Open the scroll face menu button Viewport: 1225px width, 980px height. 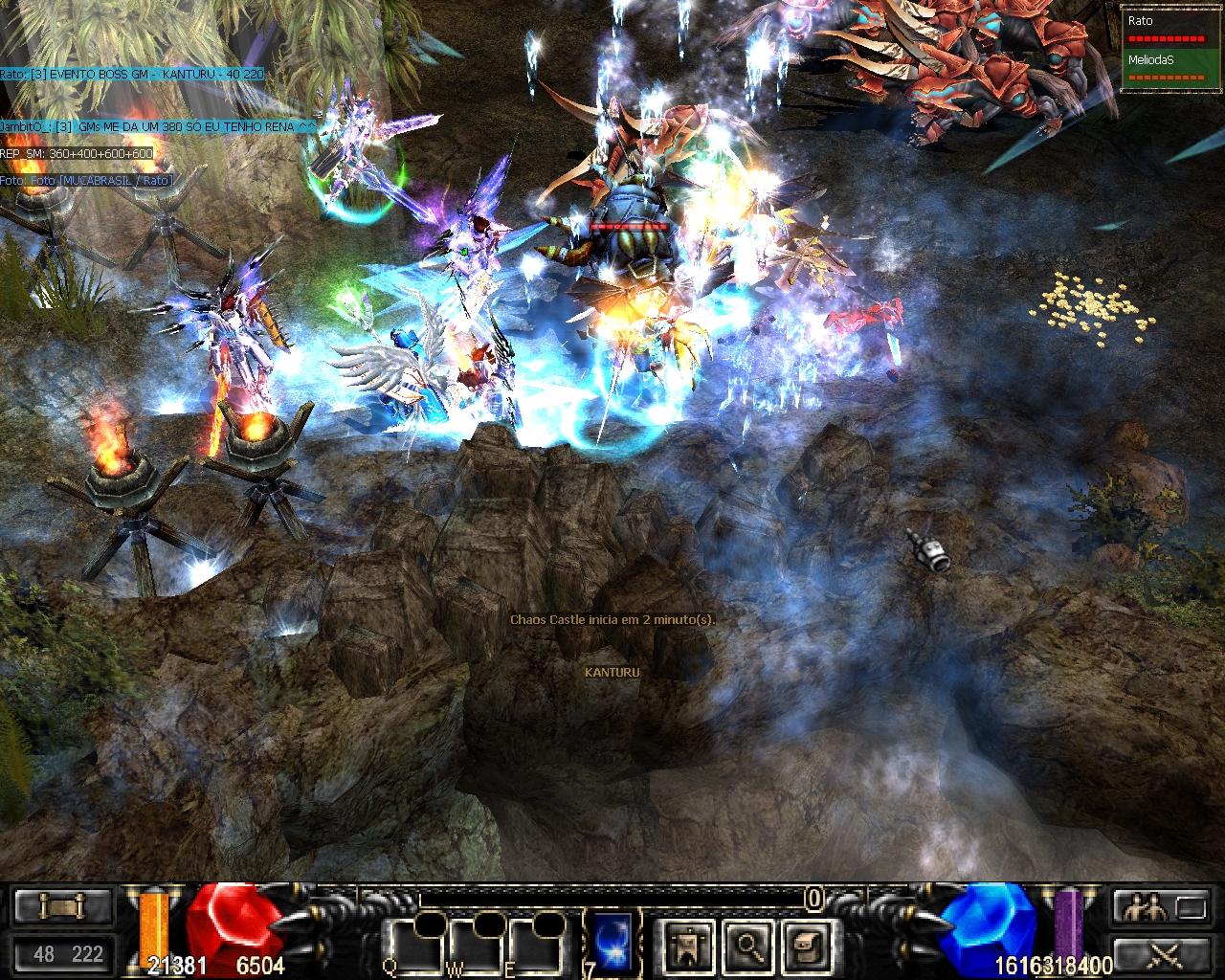pyautogui.click(x=808, y=947)
